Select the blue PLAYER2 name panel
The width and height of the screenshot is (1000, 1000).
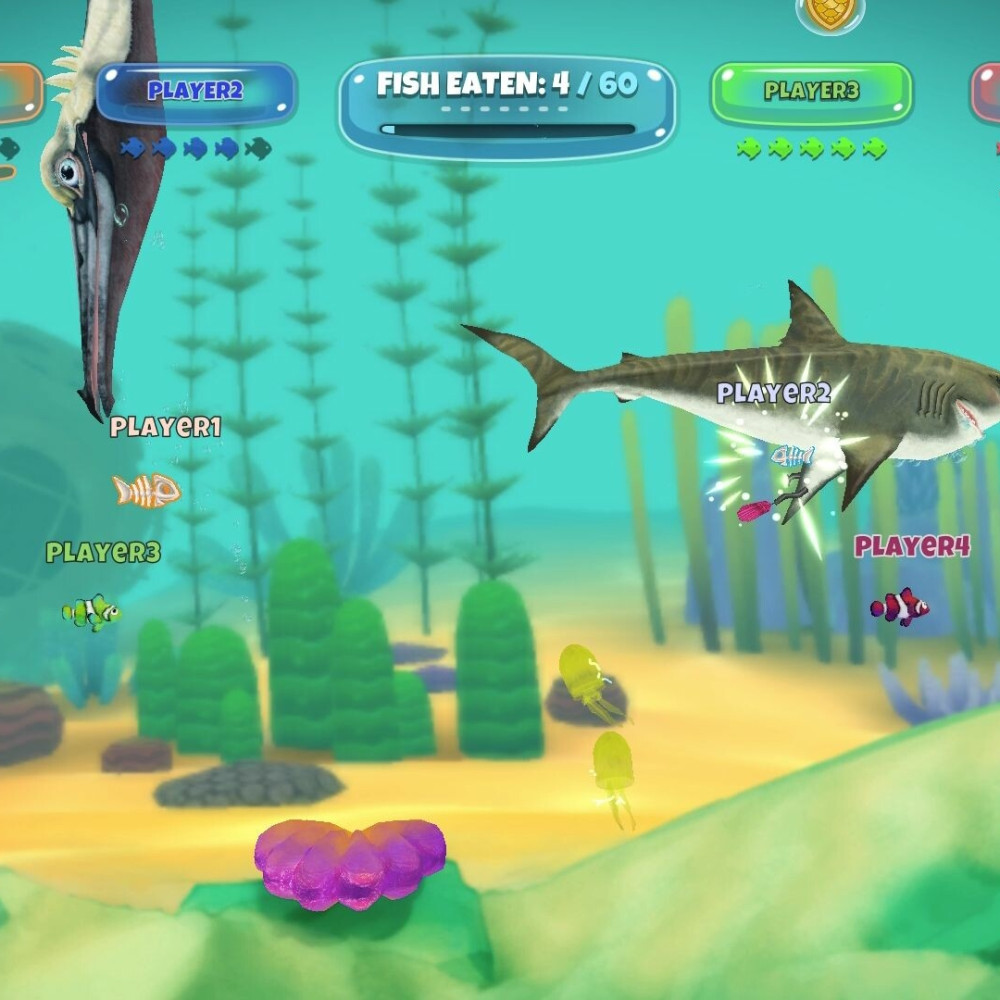[197, 92]
